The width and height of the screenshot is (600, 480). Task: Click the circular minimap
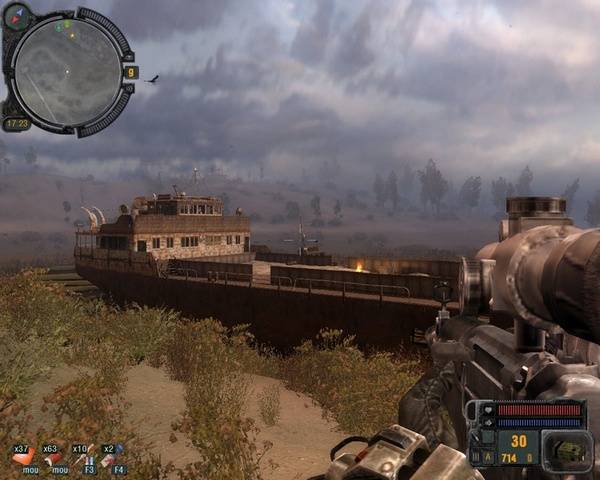click(68, 72)
